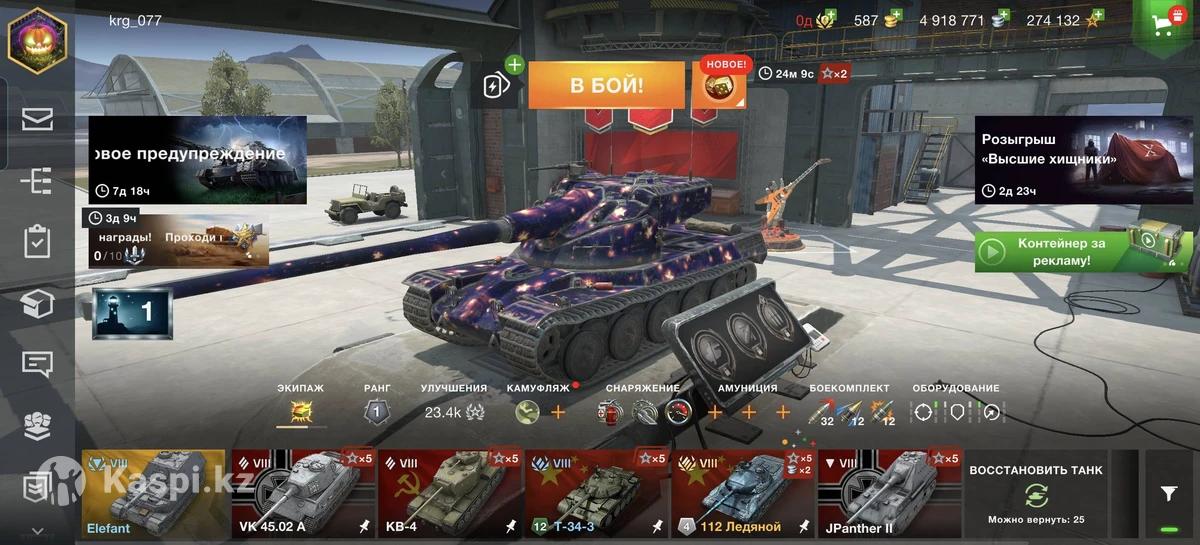Open the Экипаж crew panel
The image size is (1200, 545).
click(301, 410)
